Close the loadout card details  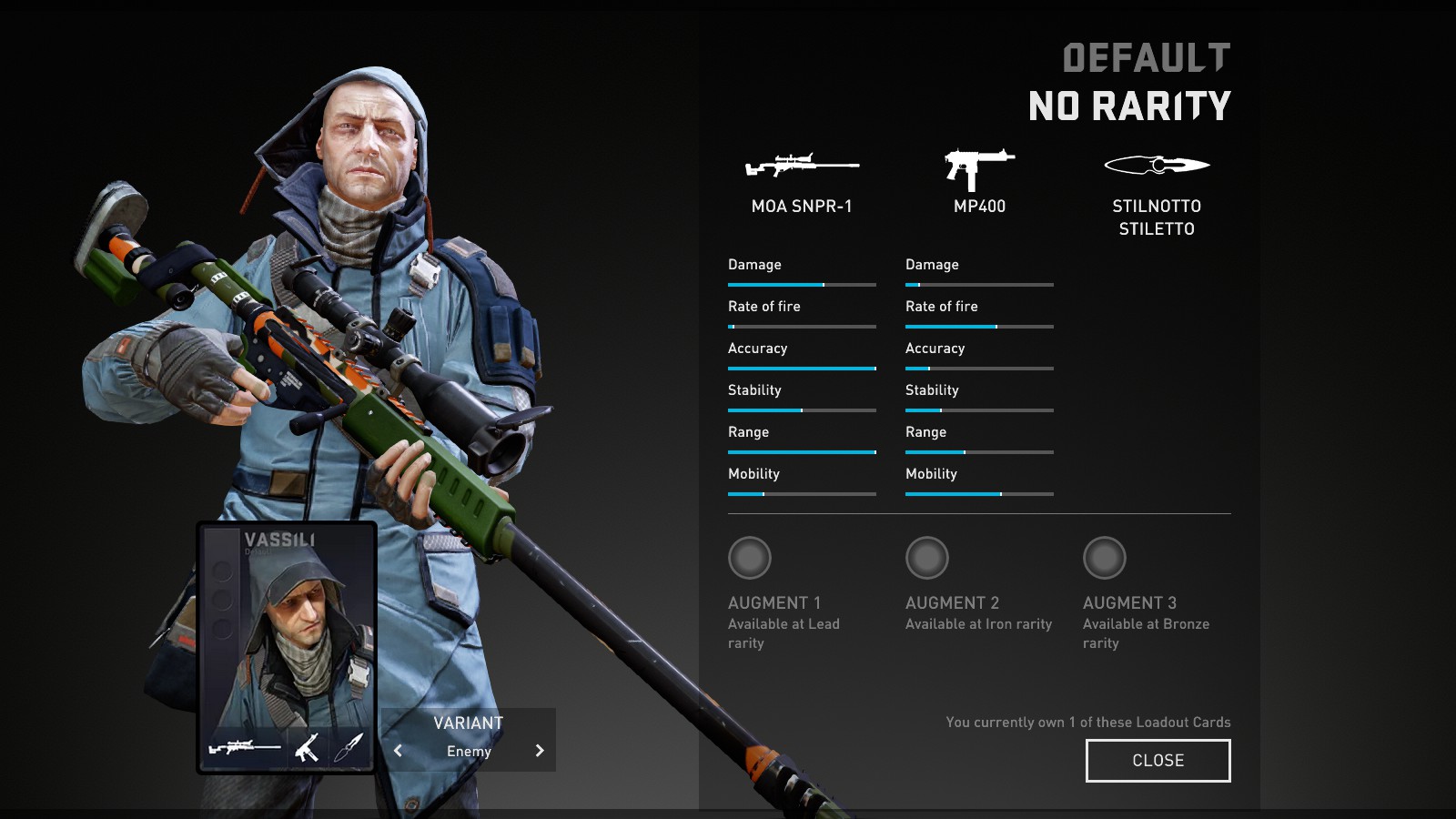click(1158, 761)
